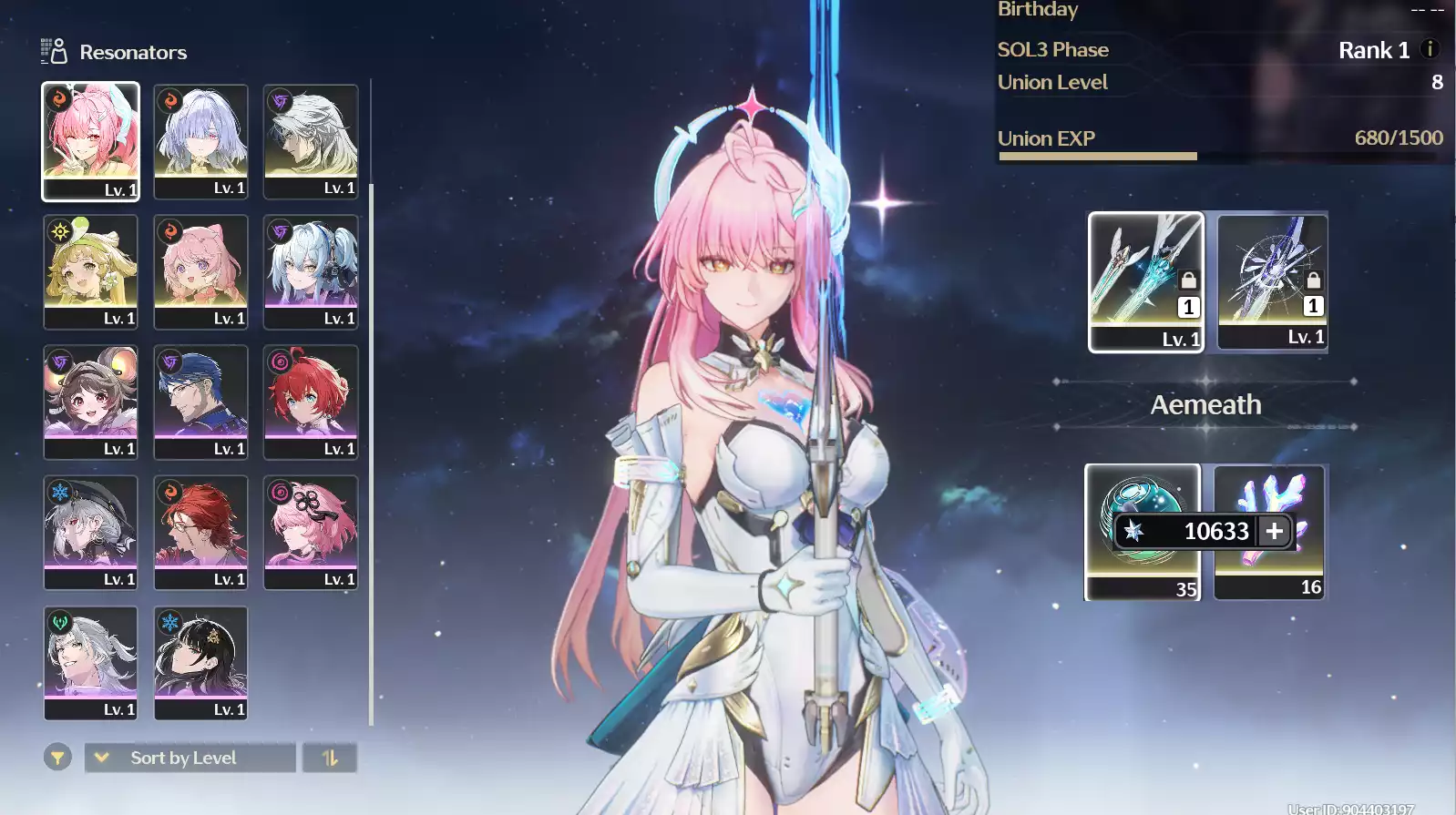
Task: Add more Astrite with the plus button
Action: coord(1275,530)
